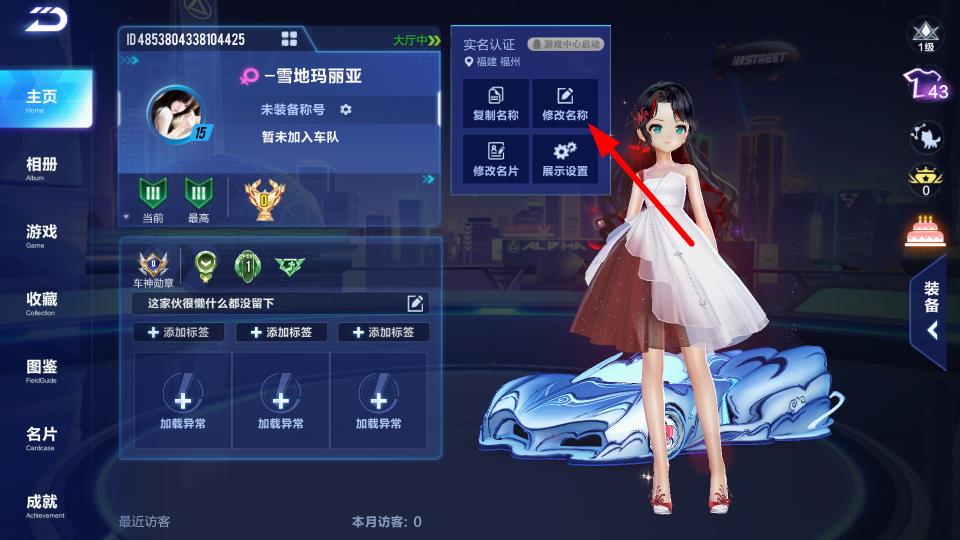
Task: Open the 名片 Cardcase tab
Action: point(42,438)
